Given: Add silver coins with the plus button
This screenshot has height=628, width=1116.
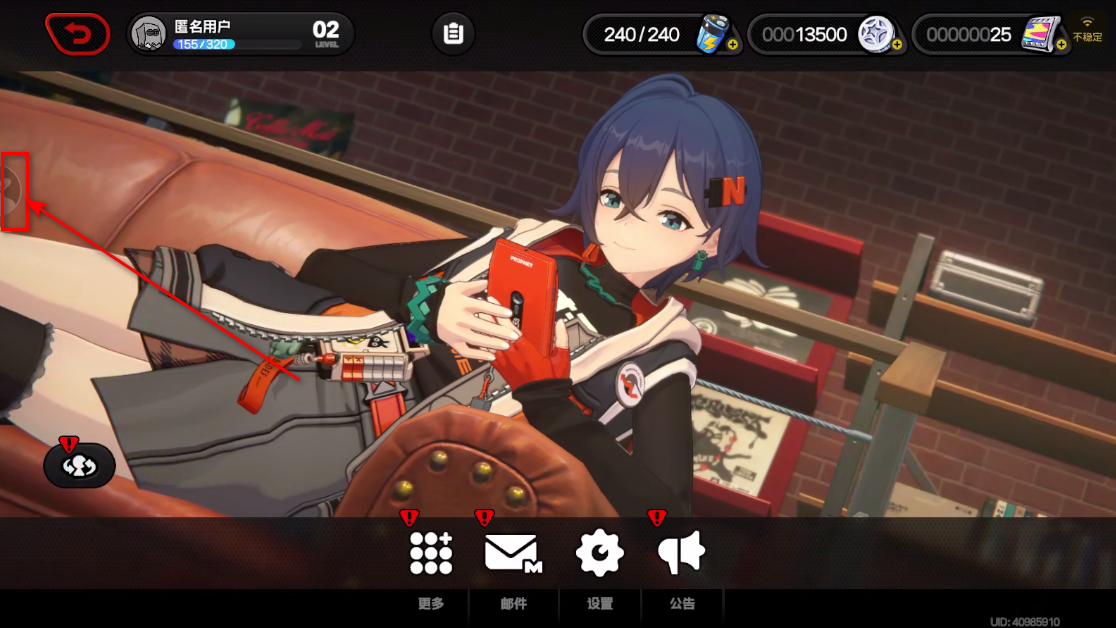Looking at the screenshot, I should [x=897, y=45].
